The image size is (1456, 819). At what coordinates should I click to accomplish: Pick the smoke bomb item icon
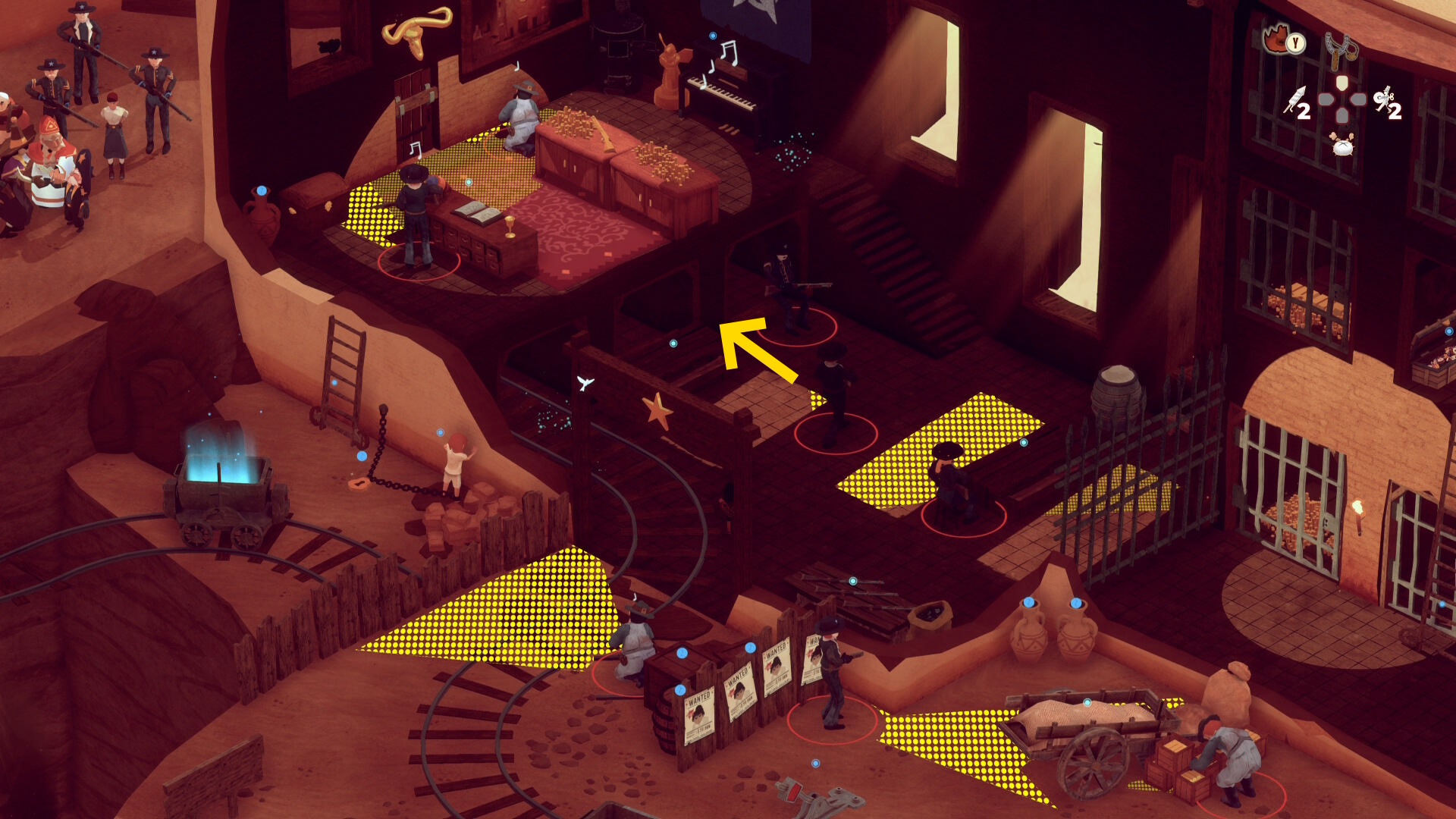[x=1342, y=143]
